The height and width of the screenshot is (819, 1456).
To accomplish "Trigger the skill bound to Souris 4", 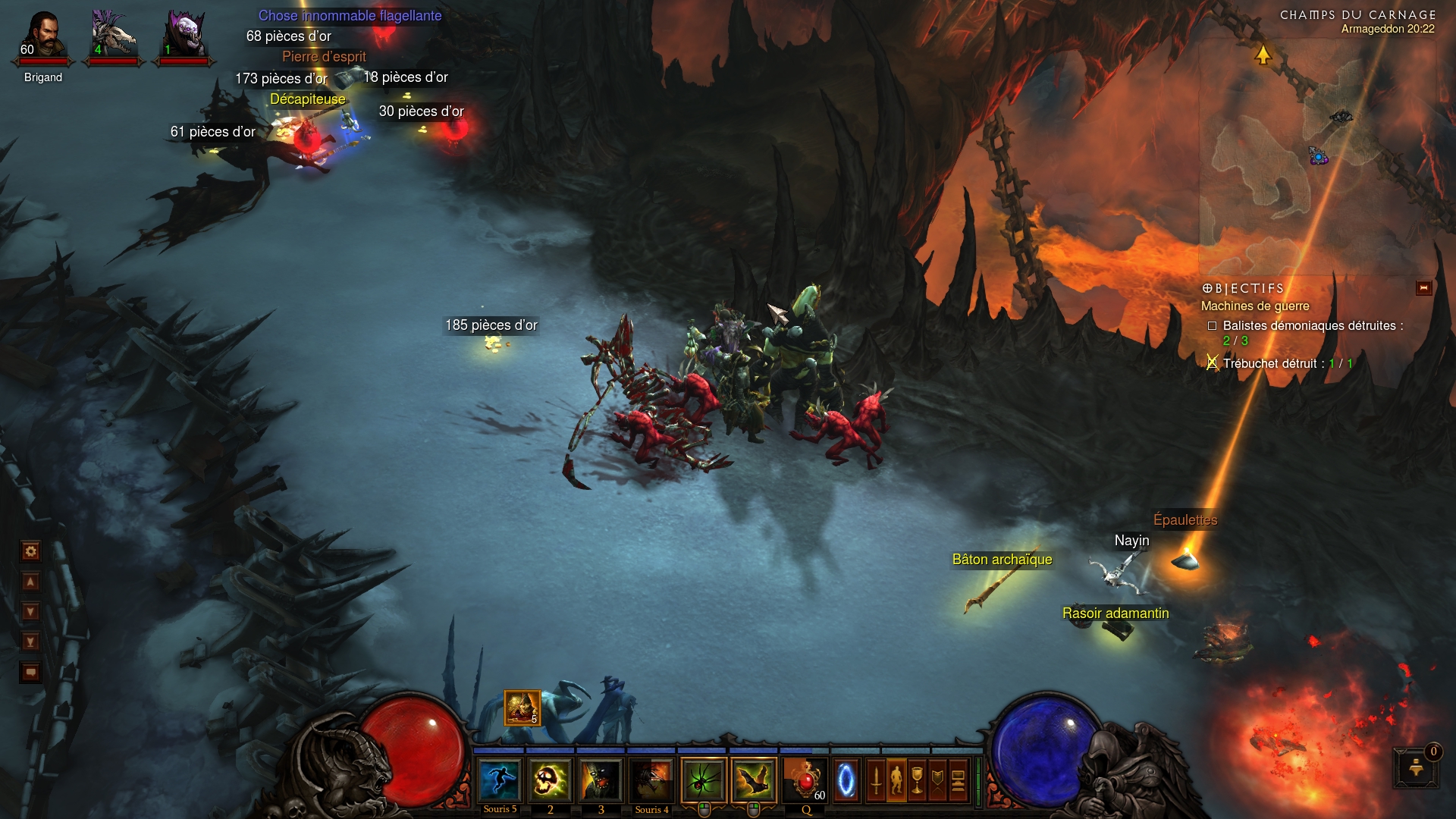I will [651, 780].
